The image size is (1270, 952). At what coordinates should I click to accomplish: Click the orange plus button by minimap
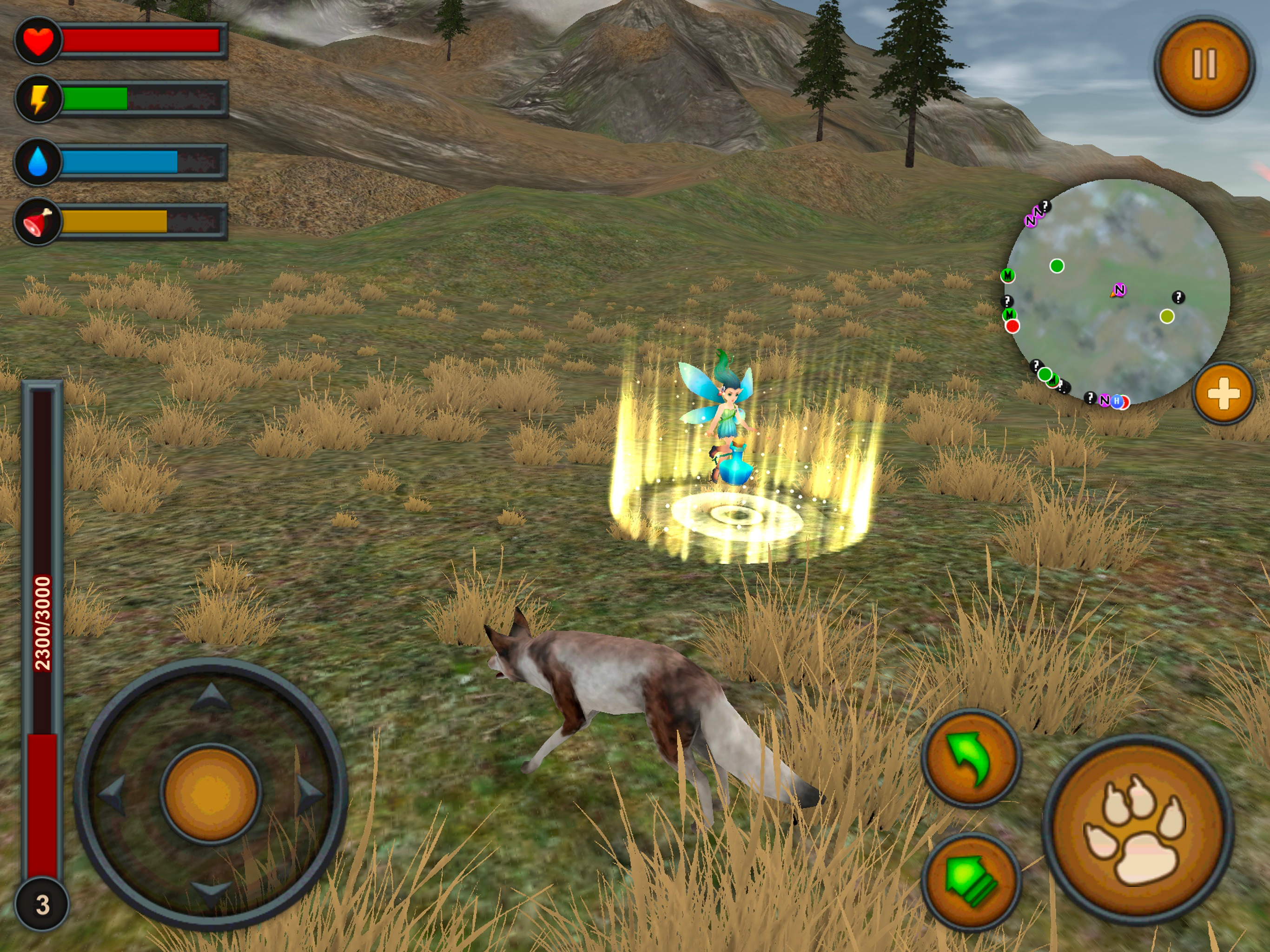click(x=1223, y=394)
